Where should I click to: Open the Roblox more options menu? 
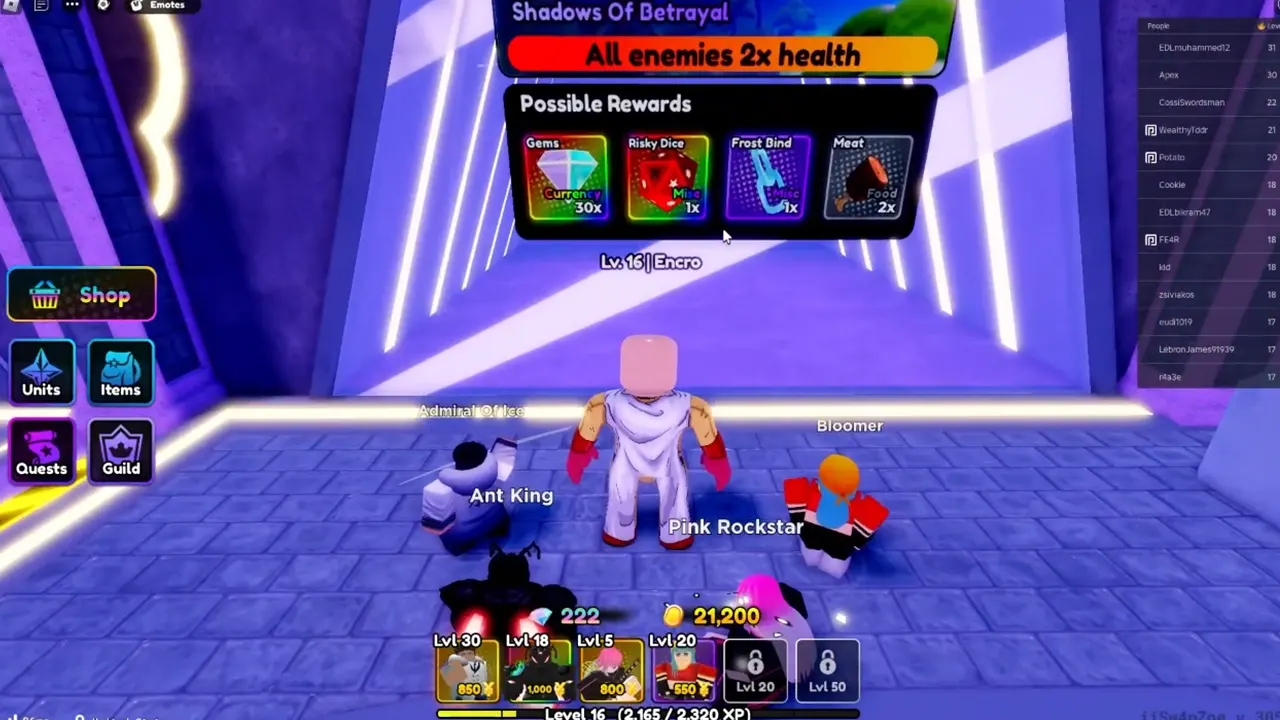click(x=71, y=6)
